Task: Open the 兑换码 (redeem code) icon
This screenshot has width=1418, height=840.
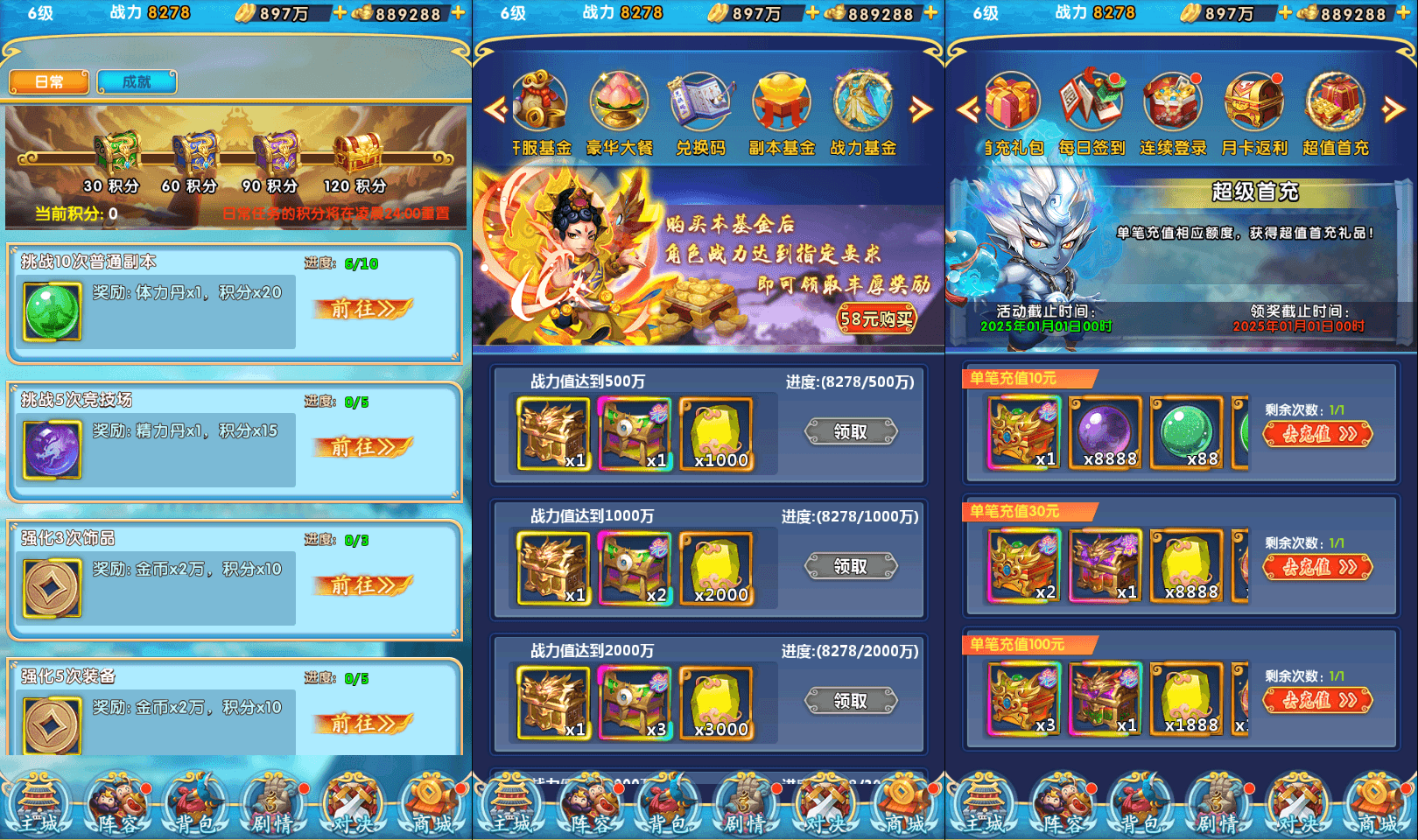Action: click(699, 103)
